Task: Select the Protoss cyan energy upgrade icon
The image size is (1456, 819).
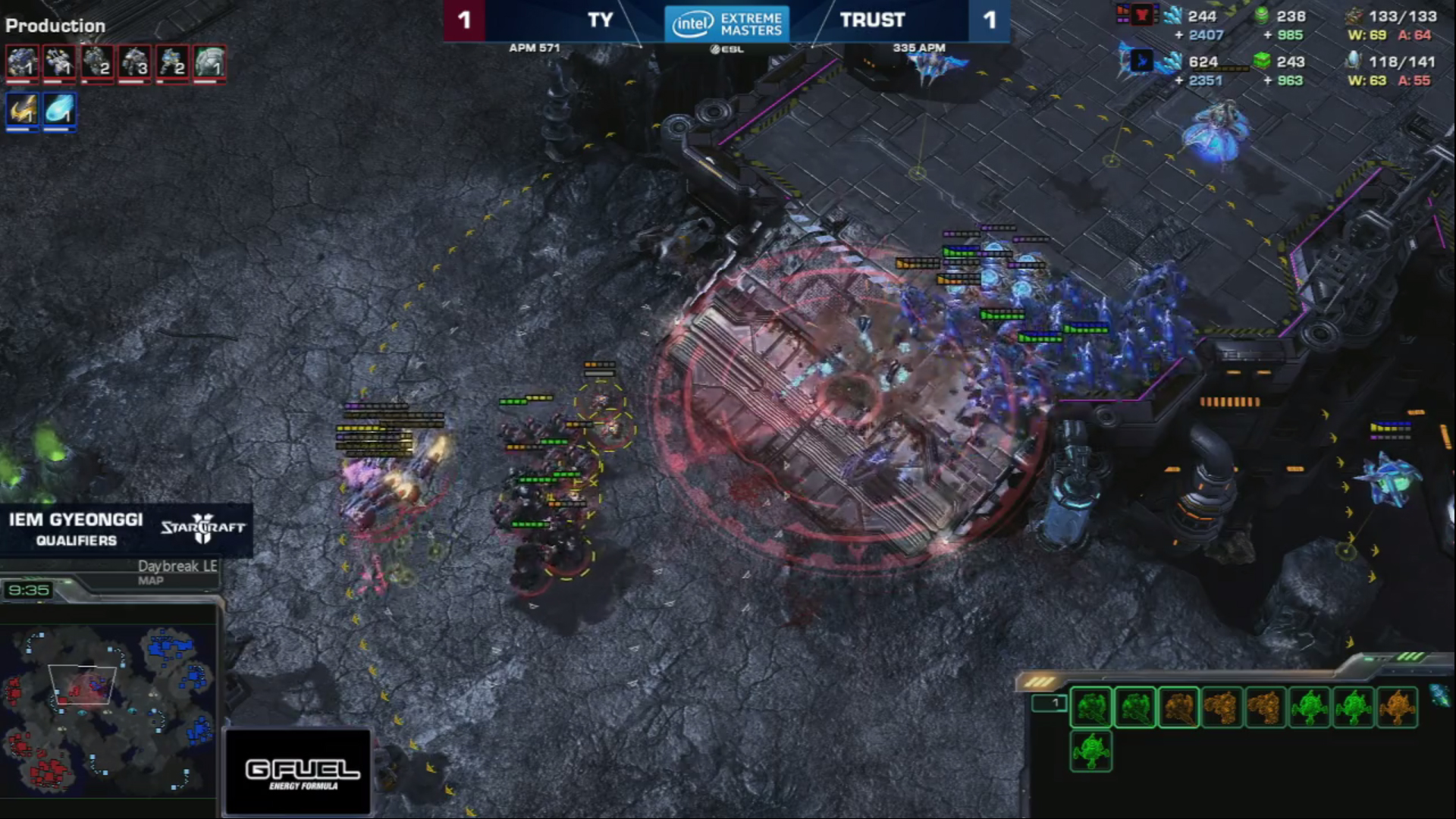Action: coord(59,111)
